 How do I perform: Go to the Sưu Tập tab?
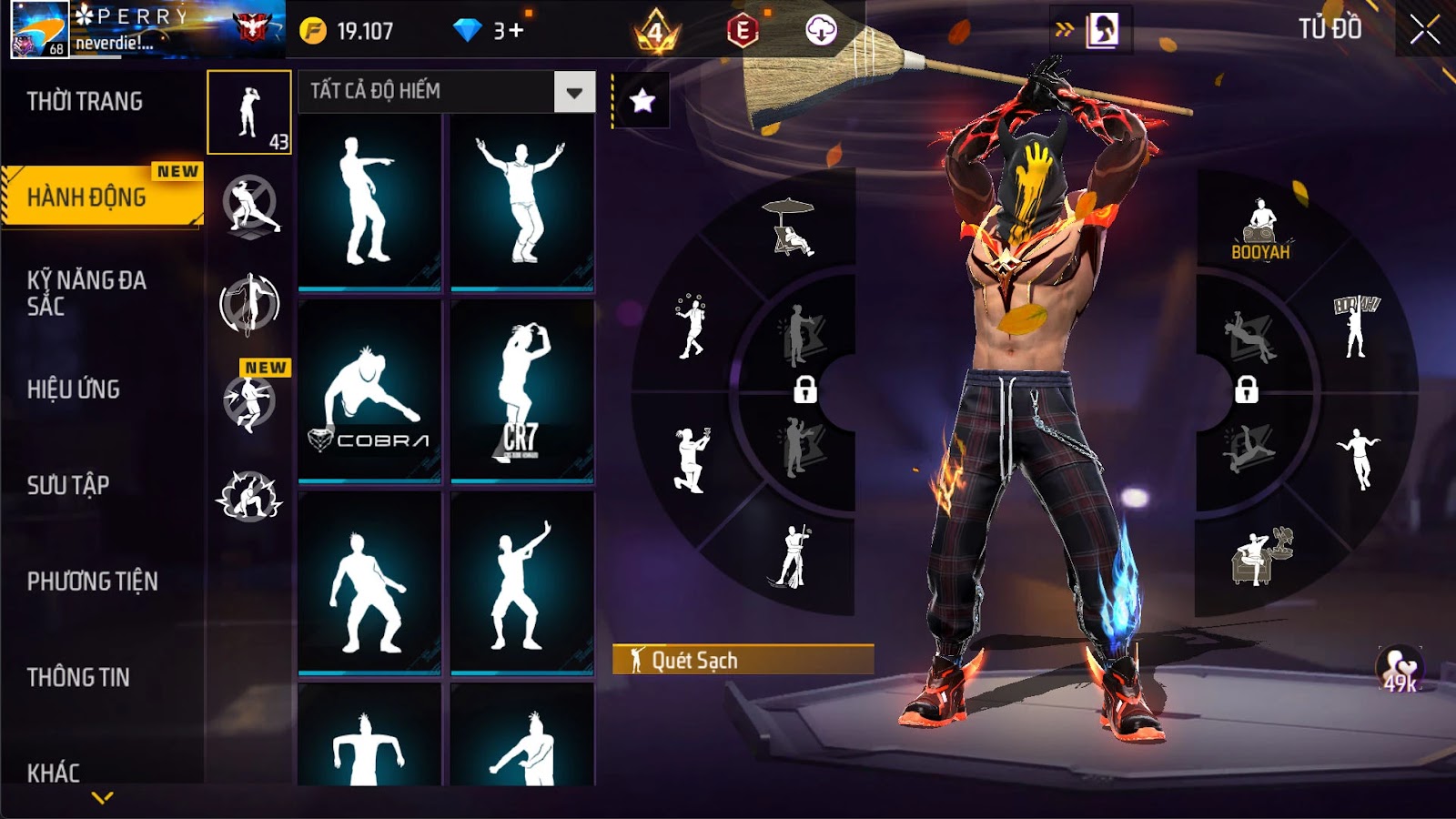coord(68,485)
